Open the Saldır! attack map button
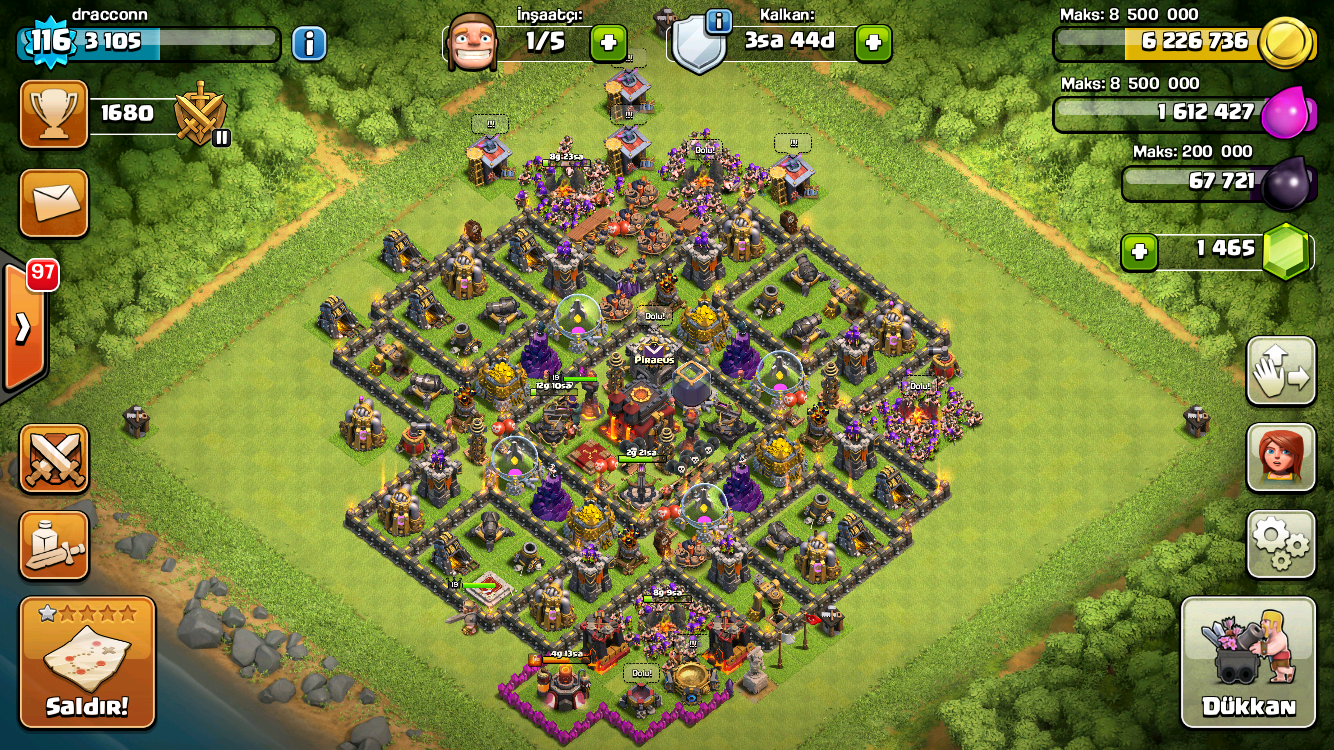Image resolution: width=1334 pixels, height=750 pixels. [x=88, y=661]
